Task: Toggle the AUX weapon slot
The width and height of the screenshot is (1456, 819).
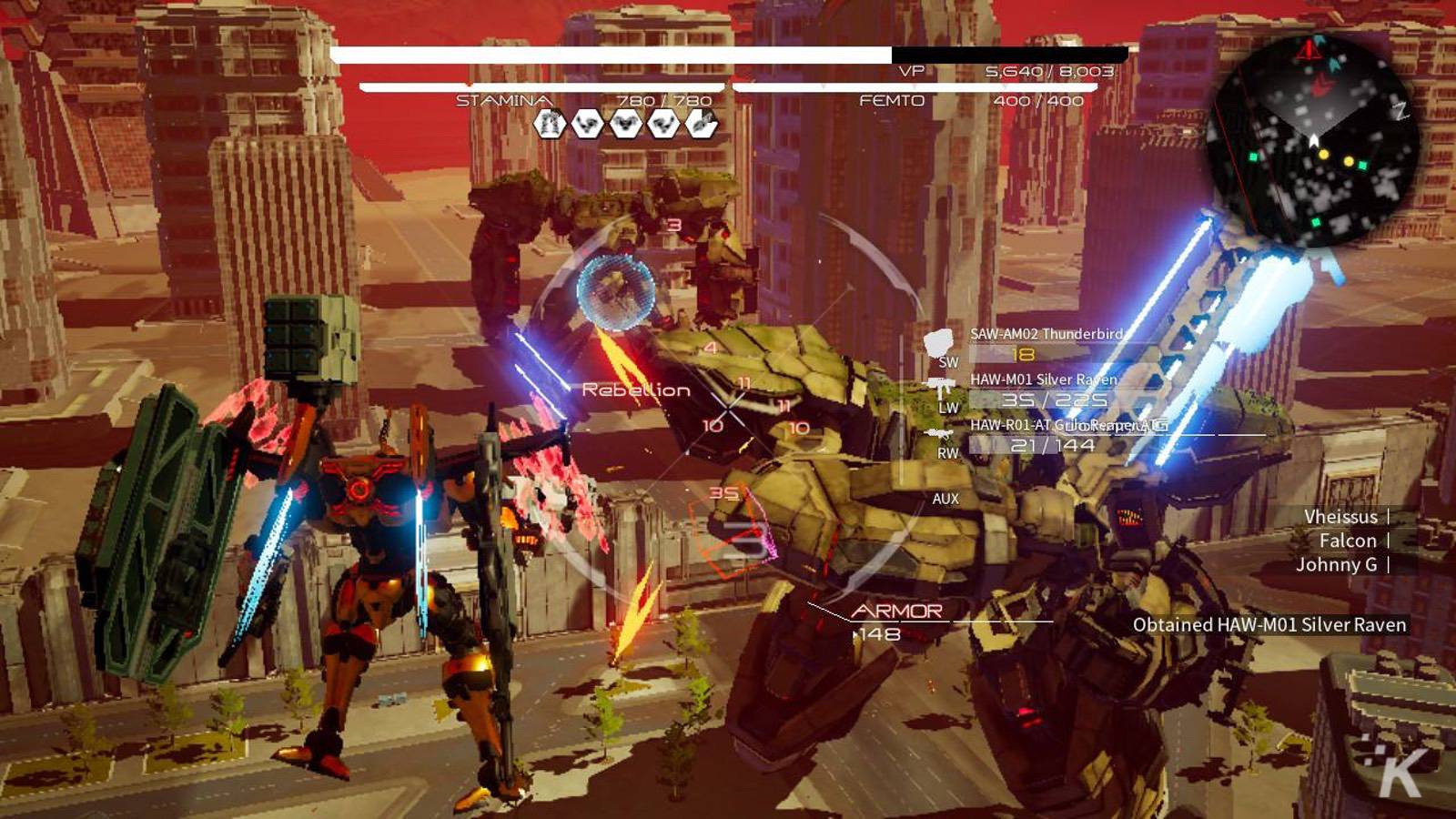Action: coord(945,499)
